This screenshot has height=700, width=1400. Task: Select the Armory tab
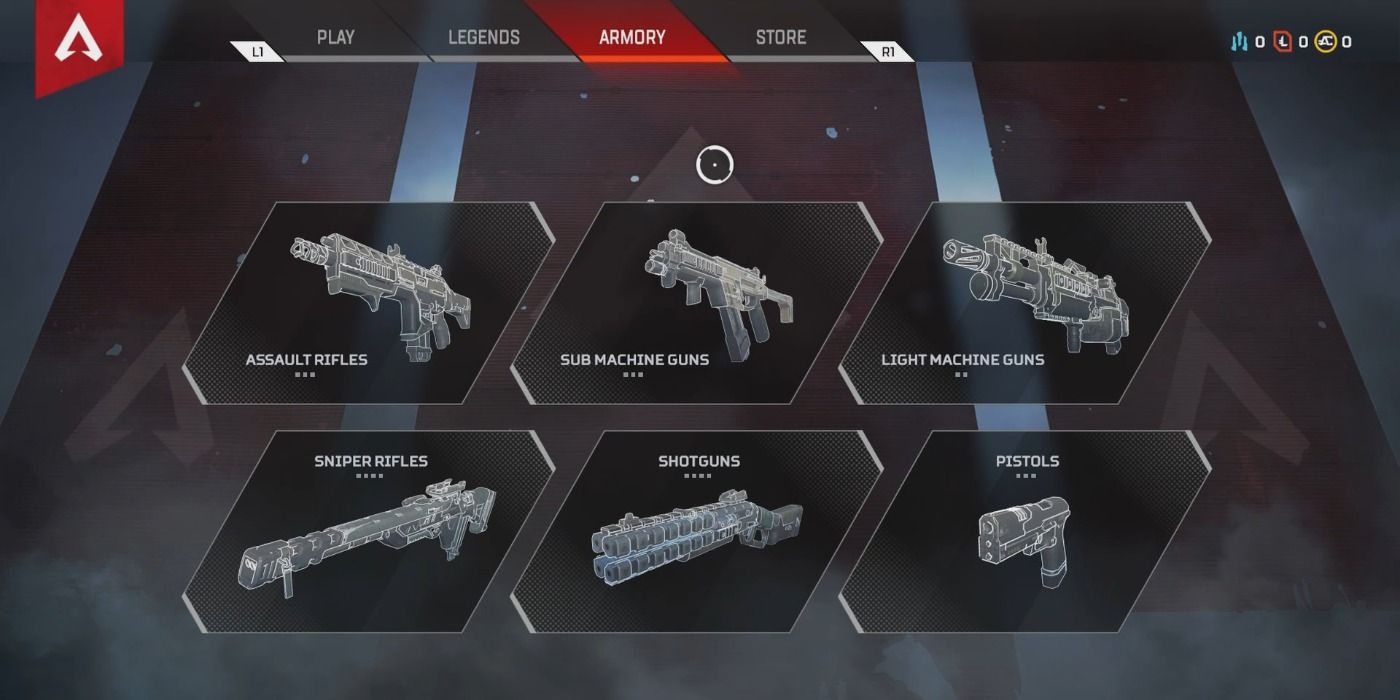point(632,38)
